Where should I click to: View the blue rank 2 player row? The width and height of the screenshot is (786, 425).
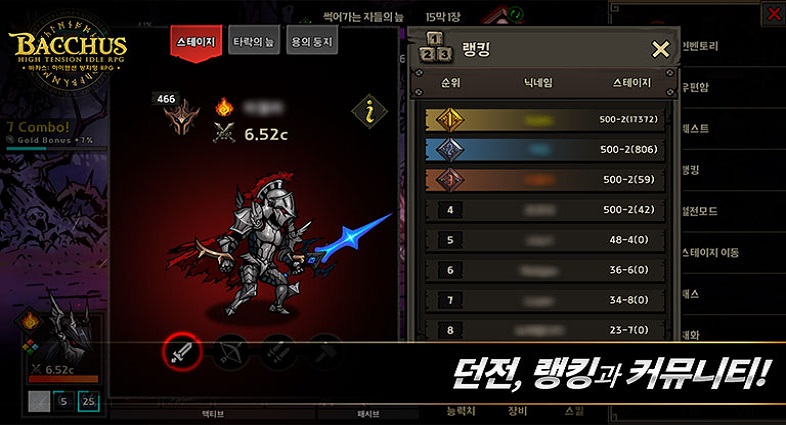[x=545, y=150]
